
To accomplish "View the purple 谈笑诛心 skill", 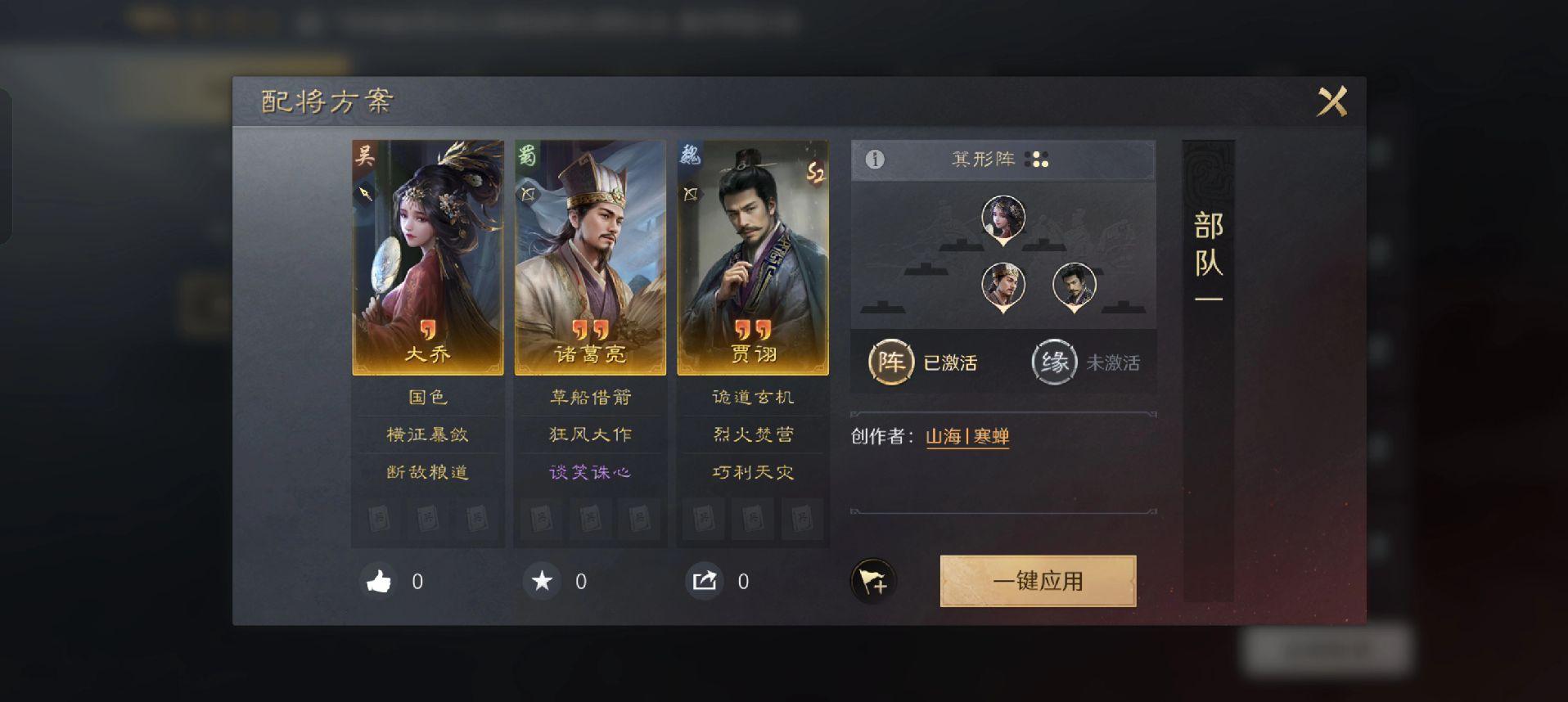I will pos(589,472).
